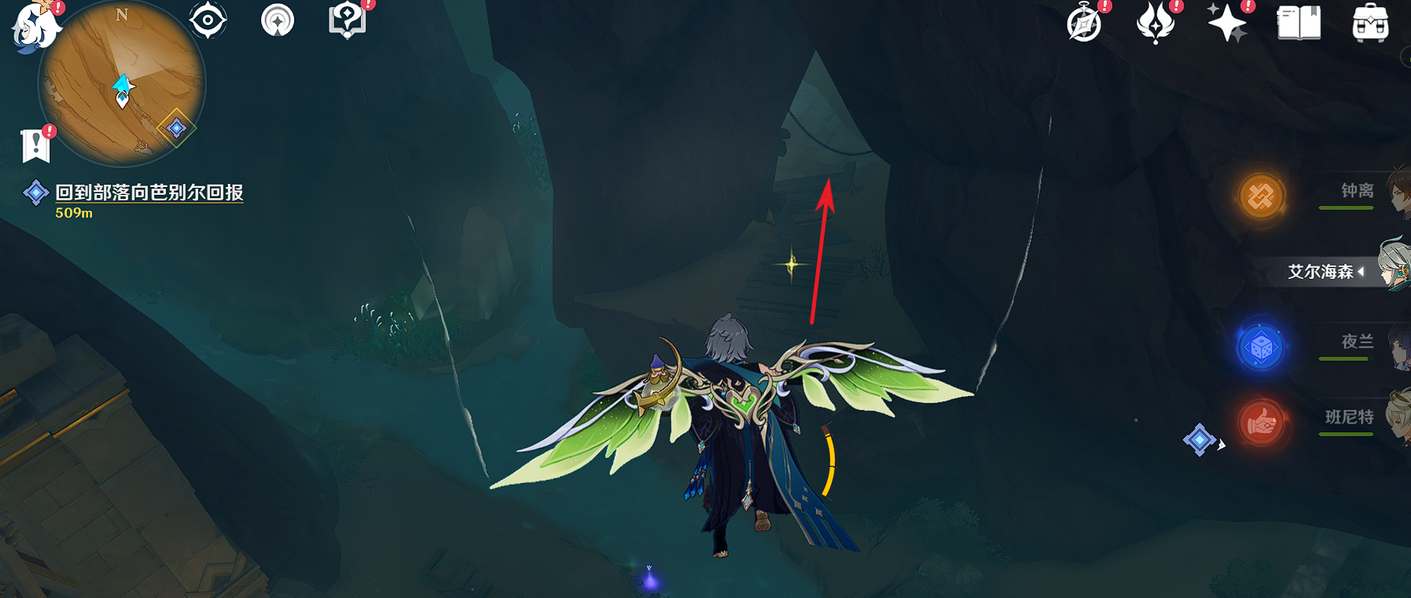
Task: Switch to party member 钟离
Action: pyautogui.click(x=1357, y=192)
